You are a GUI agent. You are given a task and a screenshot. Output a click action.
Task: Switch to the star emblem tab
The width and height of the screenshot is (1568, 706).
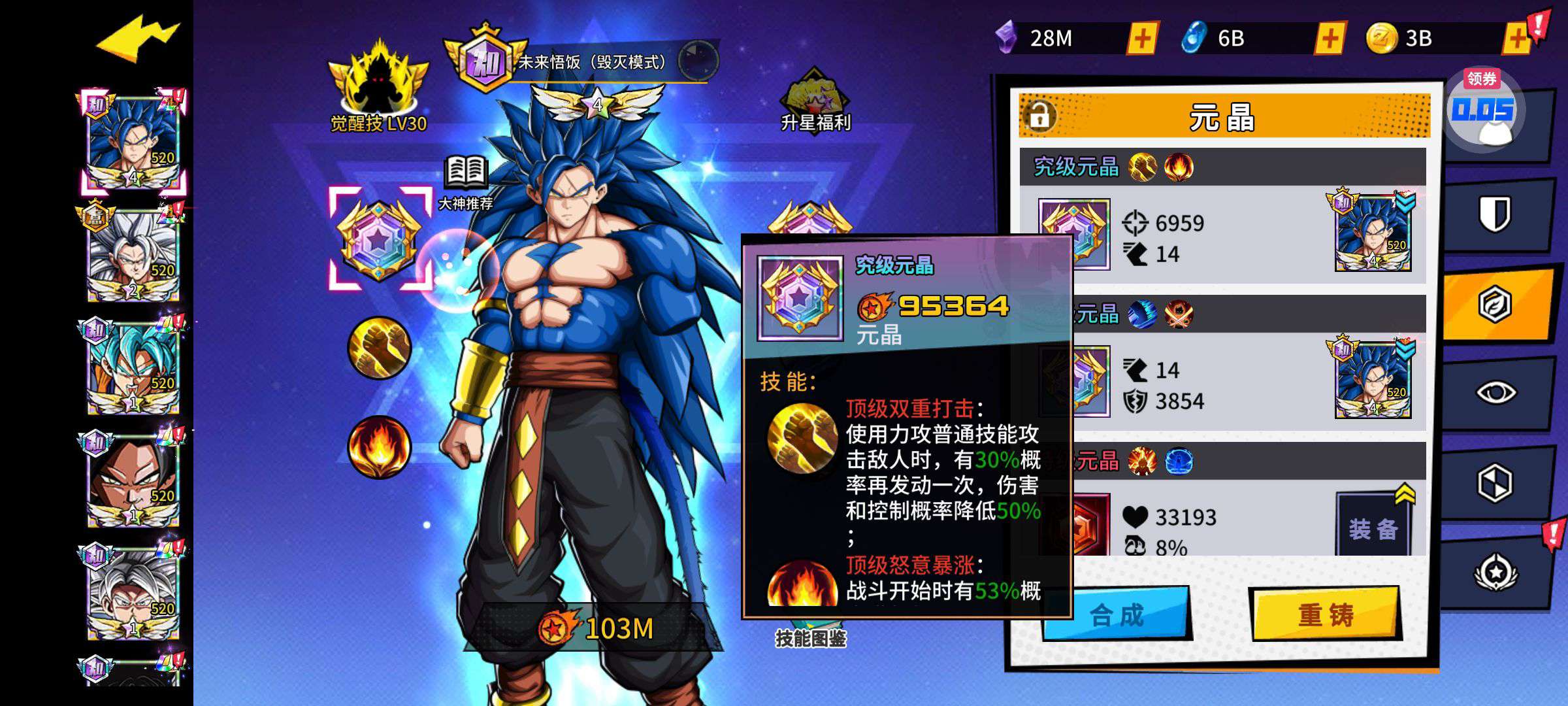tap(1495, 572)
